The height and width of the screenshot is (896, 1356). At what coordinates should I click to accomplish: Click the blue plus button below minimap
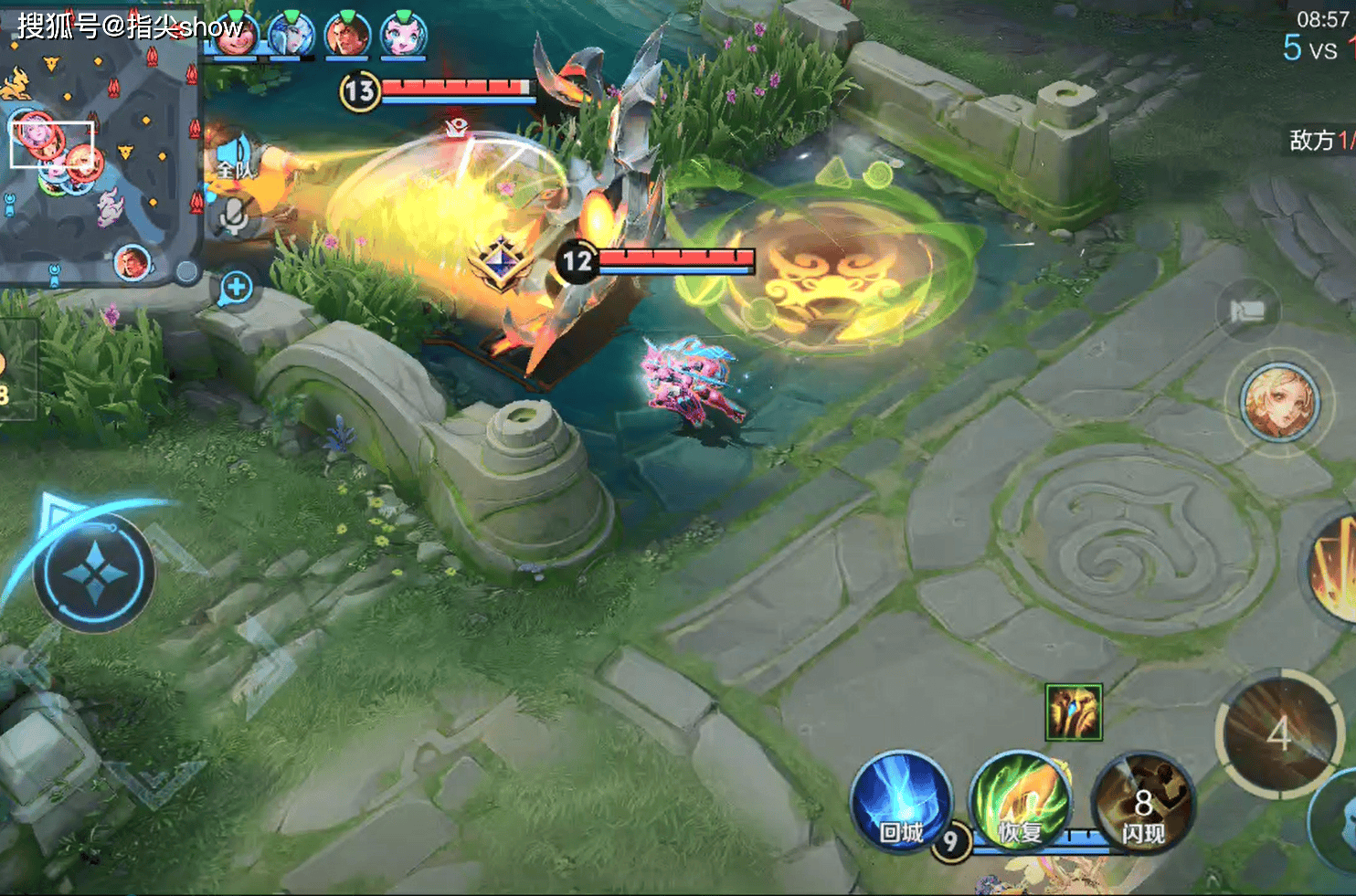pos(237,287)
